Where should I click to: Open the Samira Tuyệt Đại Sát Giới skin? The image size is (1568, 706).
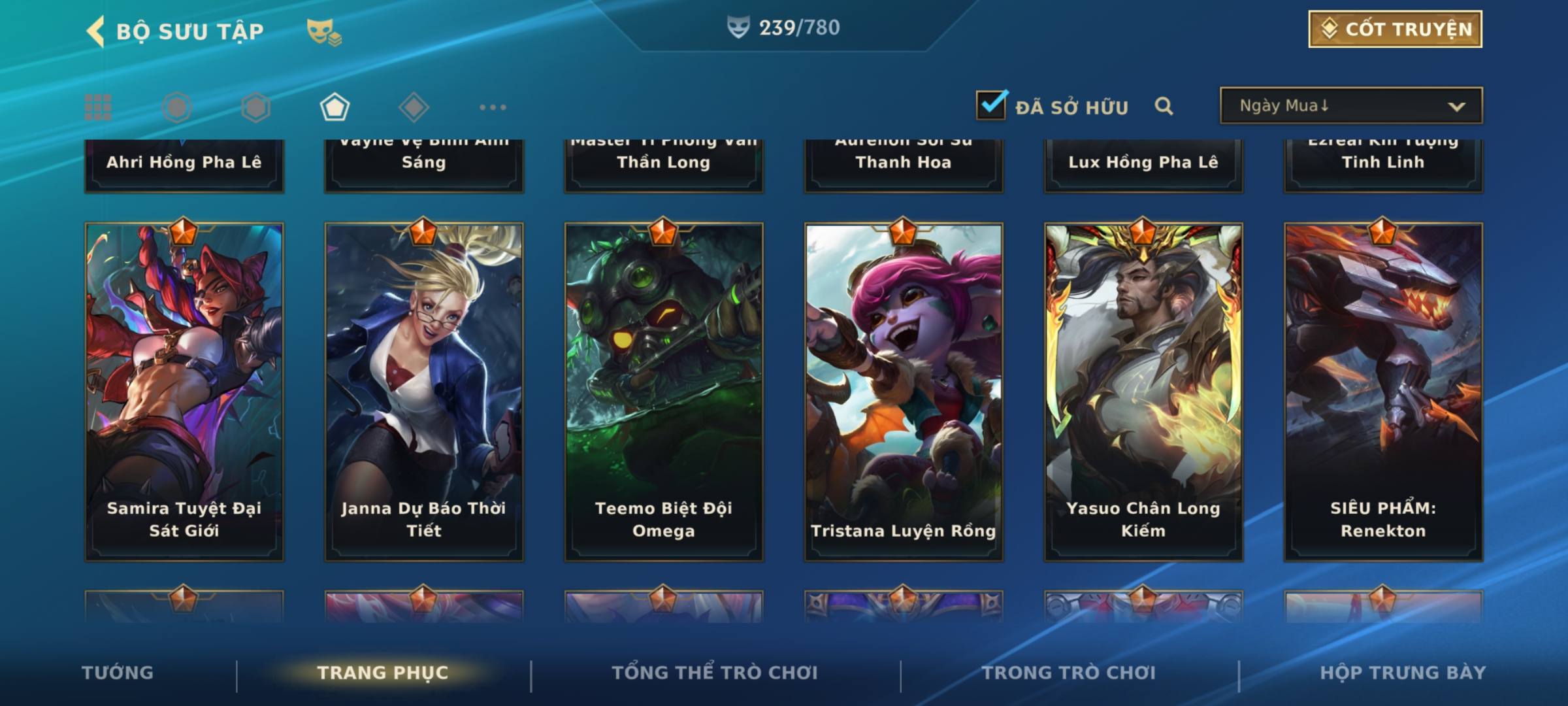[184, 392]
